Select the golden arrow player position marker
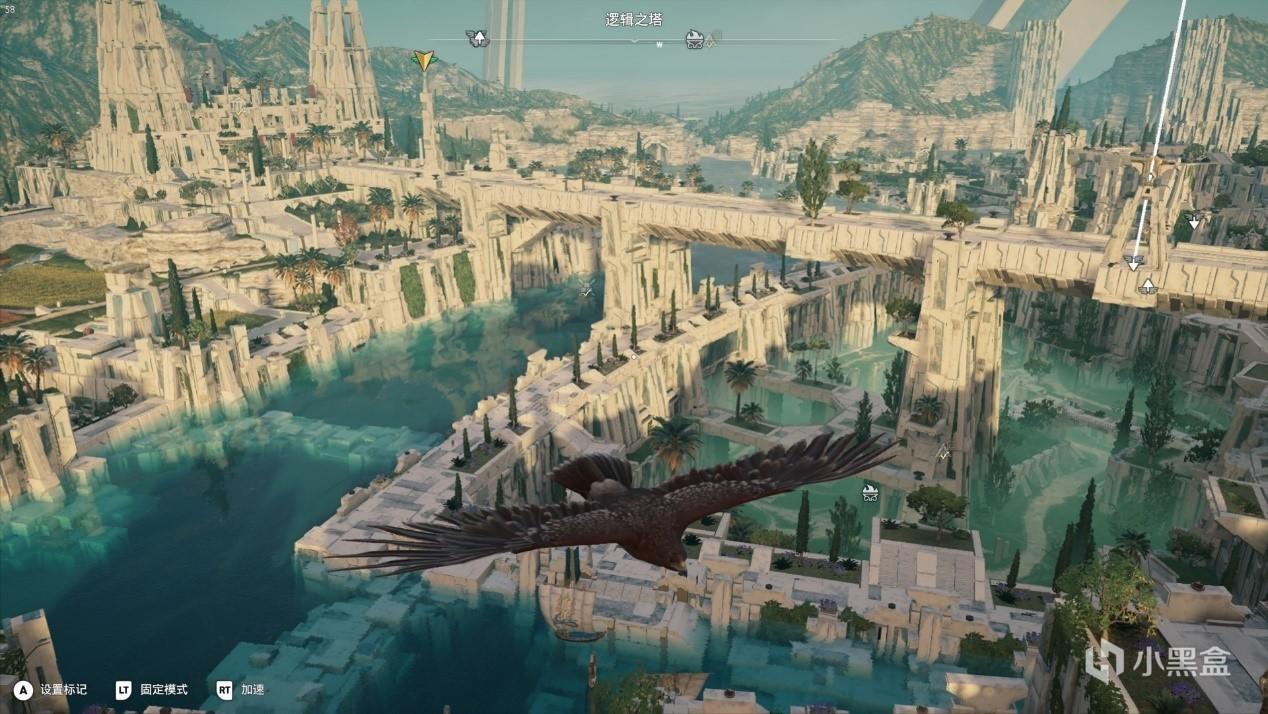The width and height of the screenshot is (1268, 714). [x=425, y=60]
